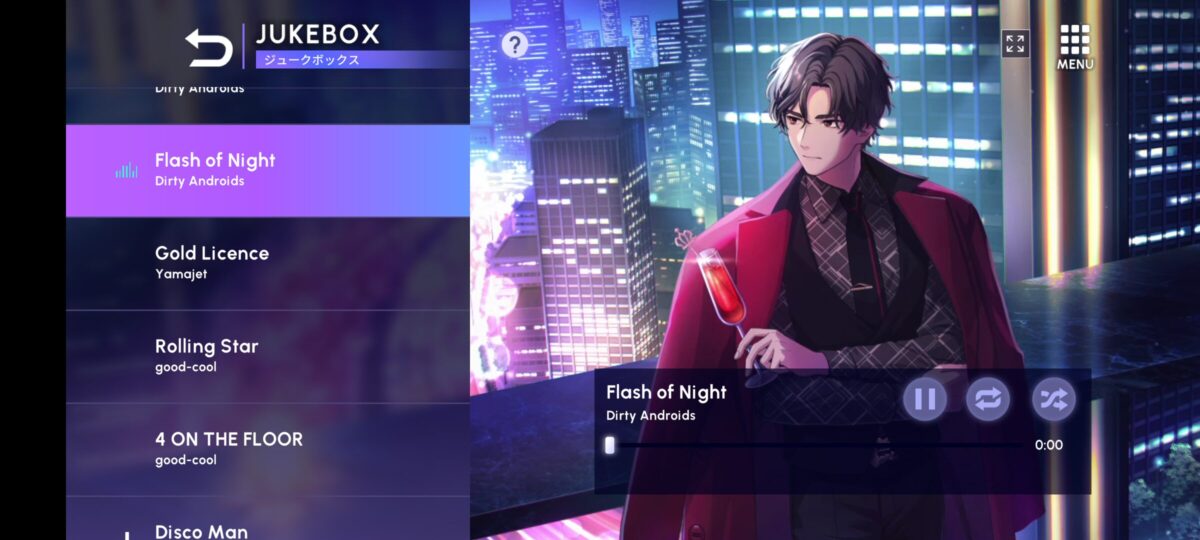The height and width of the screenshot is (540, 1200).
Task: Play the Gold Licence track
Action: [x=267, y=263]
